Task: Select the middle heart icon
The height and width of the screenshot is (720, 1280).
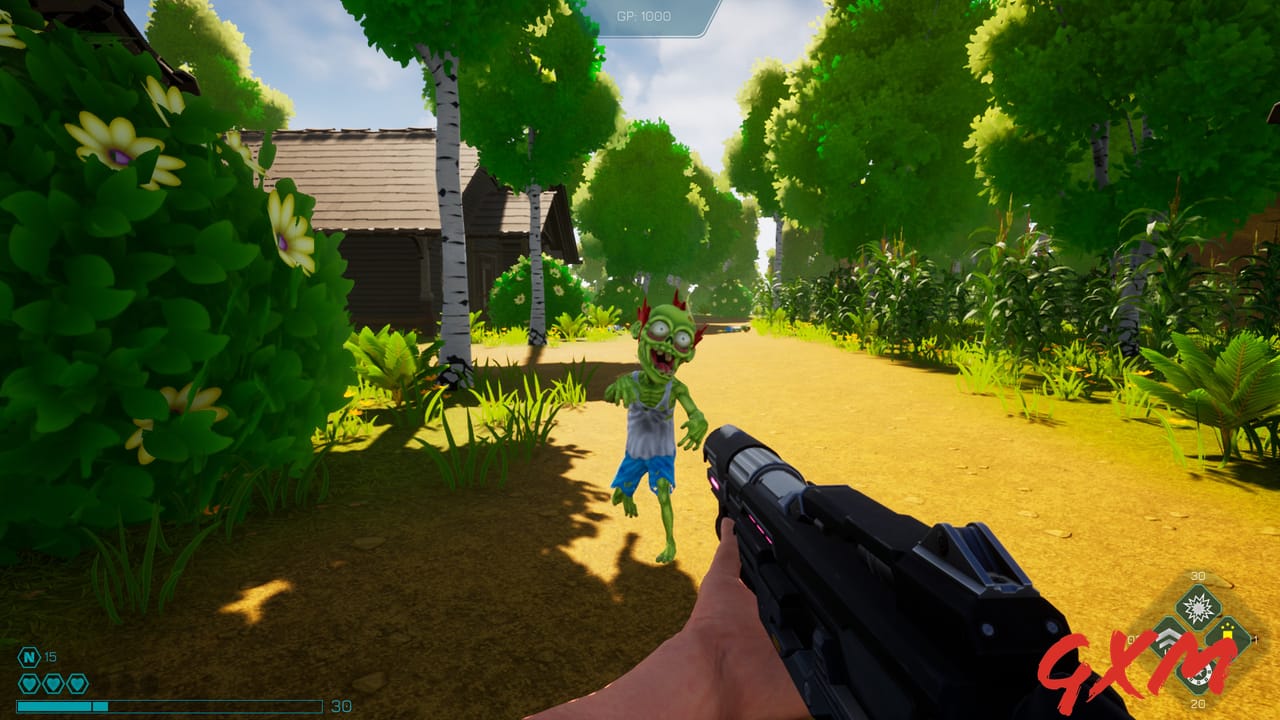Action: click(x=53, y=683)
